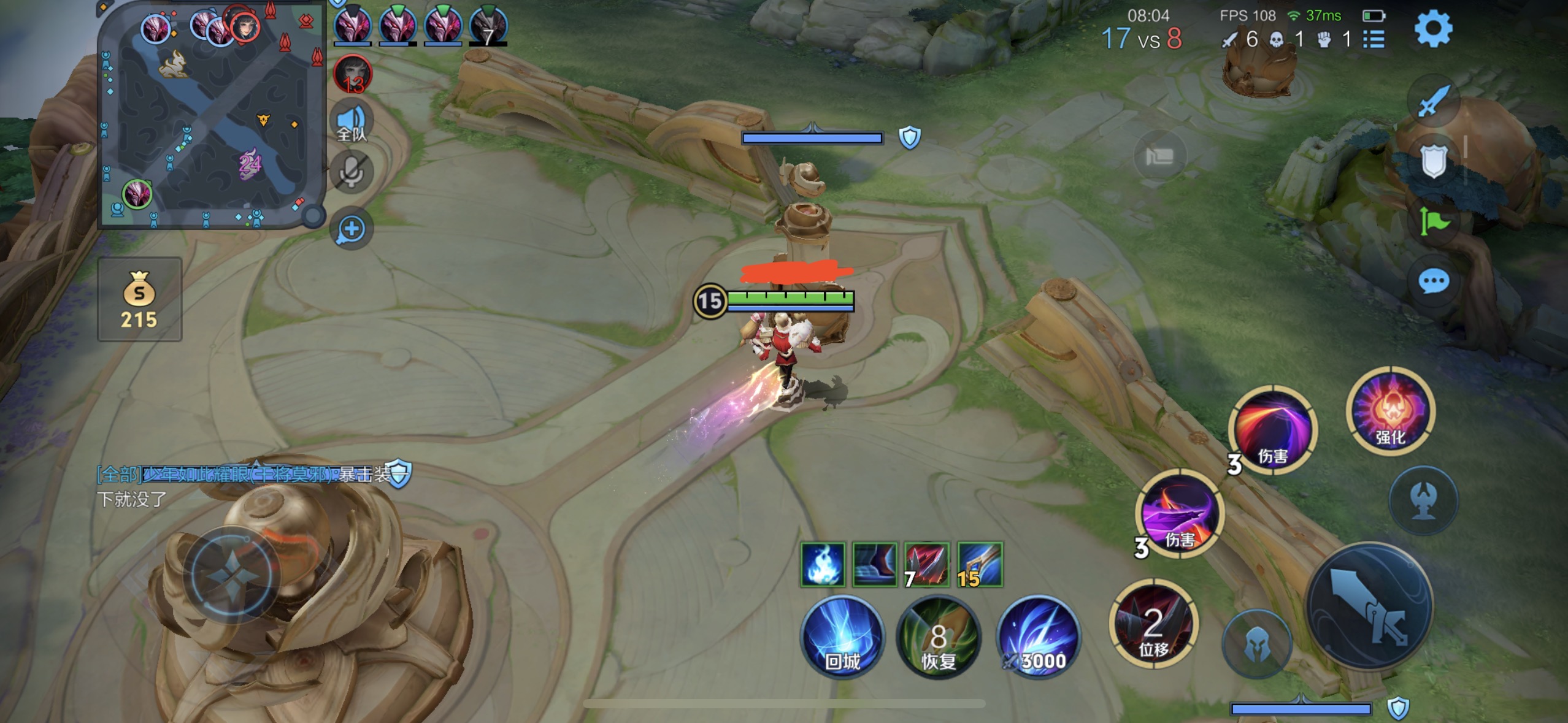Viewport: 1568px width, 723px height.
Task: Open the quick chat bubble button
Action: click(x=1433, y=281)
